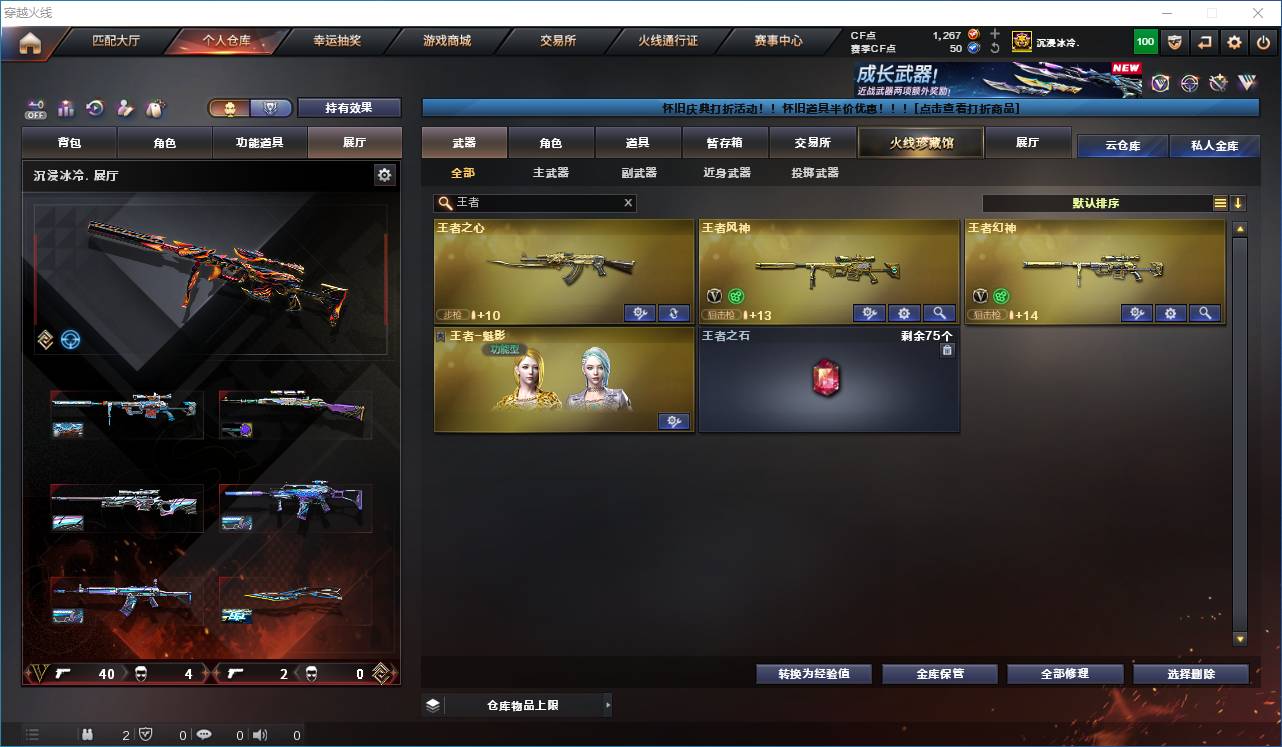Click the gear icon on 王者风神 card
Image resolution: width=1282 pixels, height=747 pixels.
[x=903, y=313]
